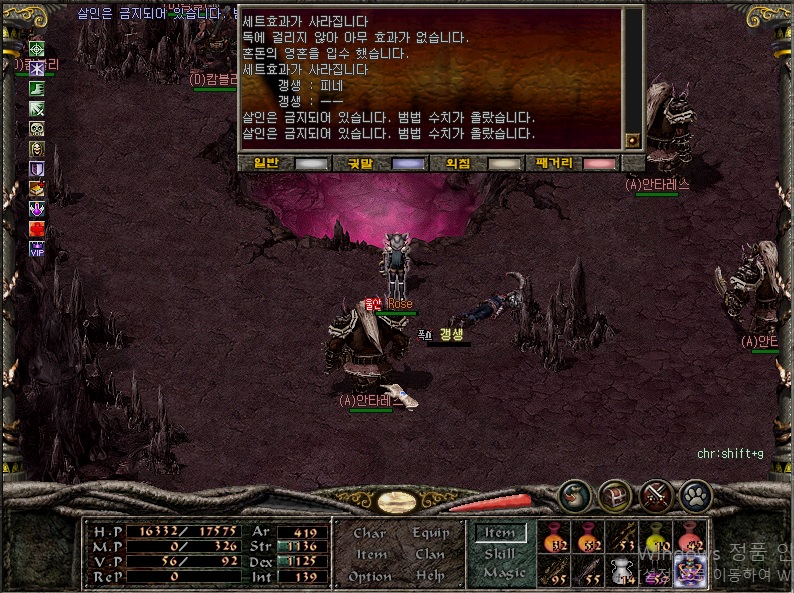Open the Equip menu

pyautogui.click(x=430, y=533)
